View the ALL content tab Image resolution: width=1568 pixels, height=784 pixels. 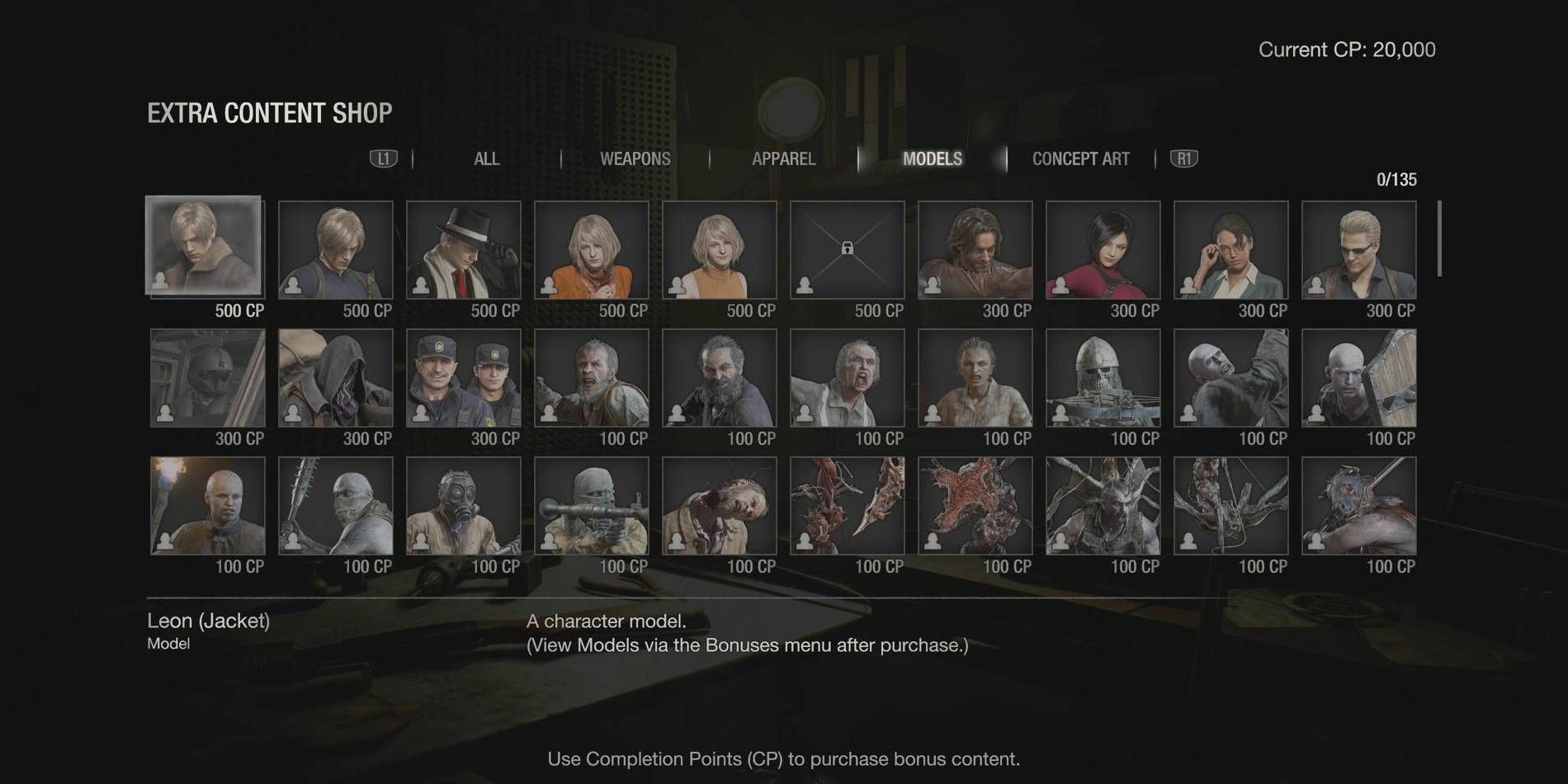(486, 158)
